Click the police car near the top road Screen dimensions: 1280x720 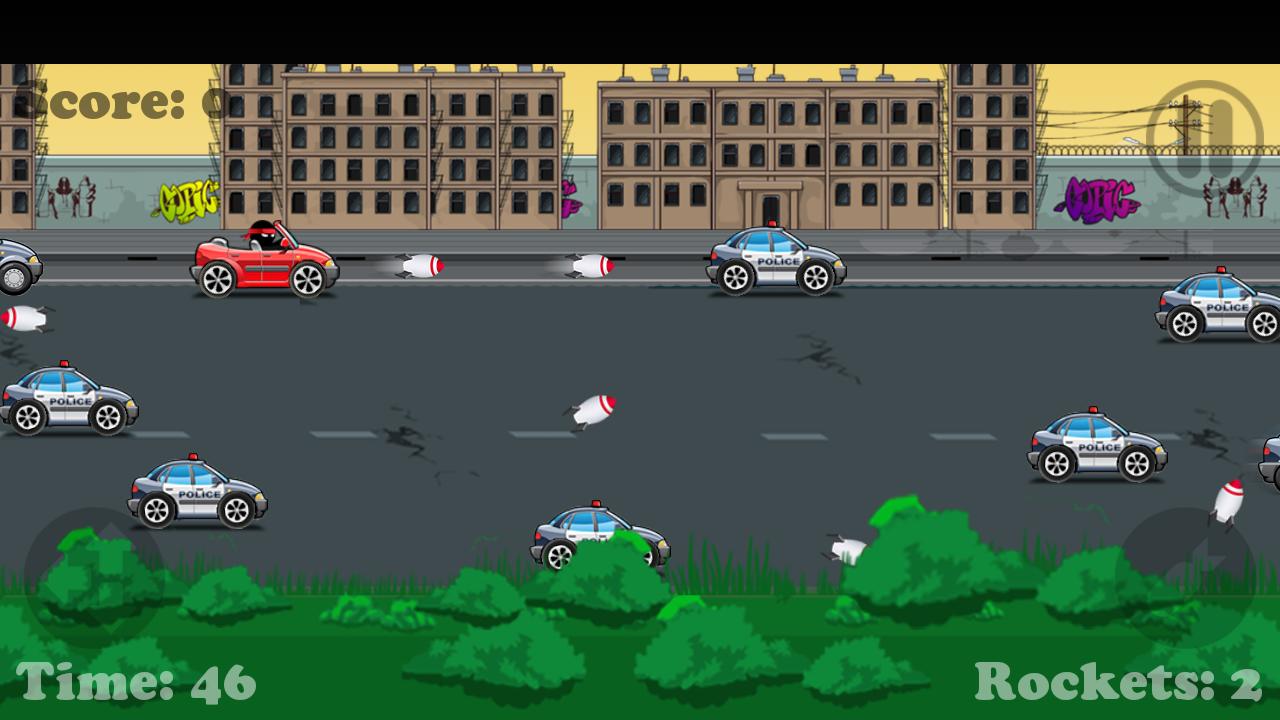pos(775,258)
